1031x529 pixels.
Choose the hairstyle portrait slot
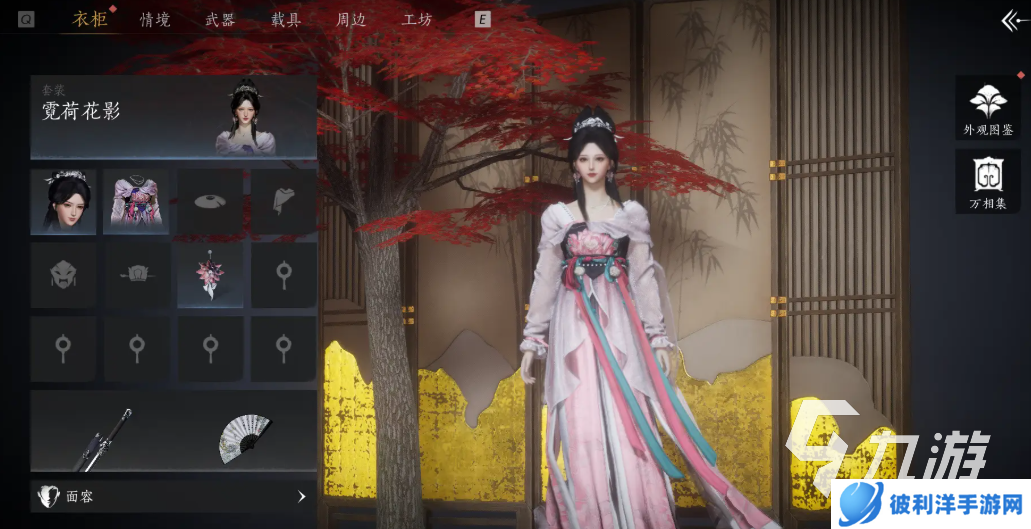(x=63, y=201)
